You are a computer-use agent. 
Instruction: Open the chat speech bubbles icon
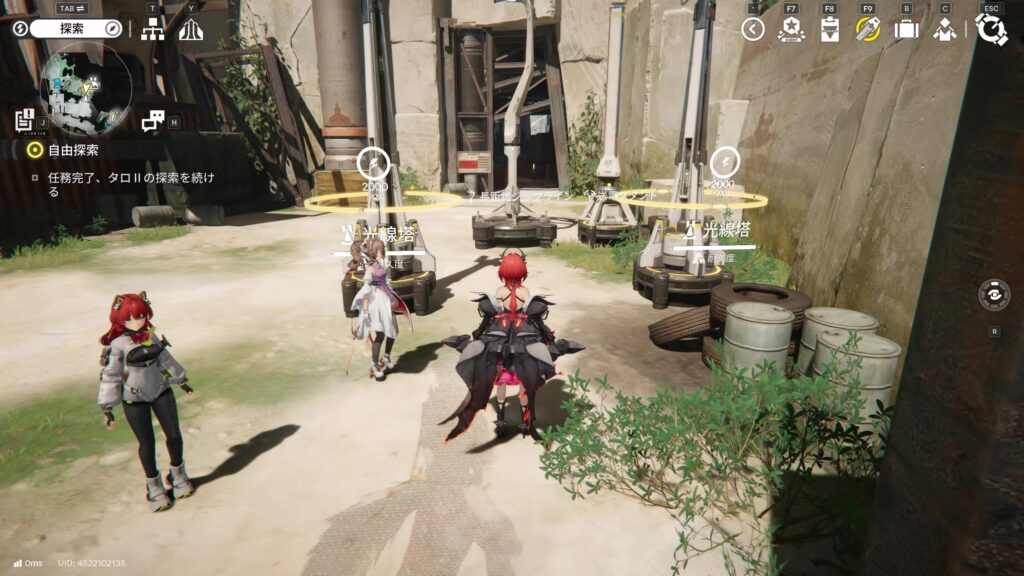(x=152, y=121)
